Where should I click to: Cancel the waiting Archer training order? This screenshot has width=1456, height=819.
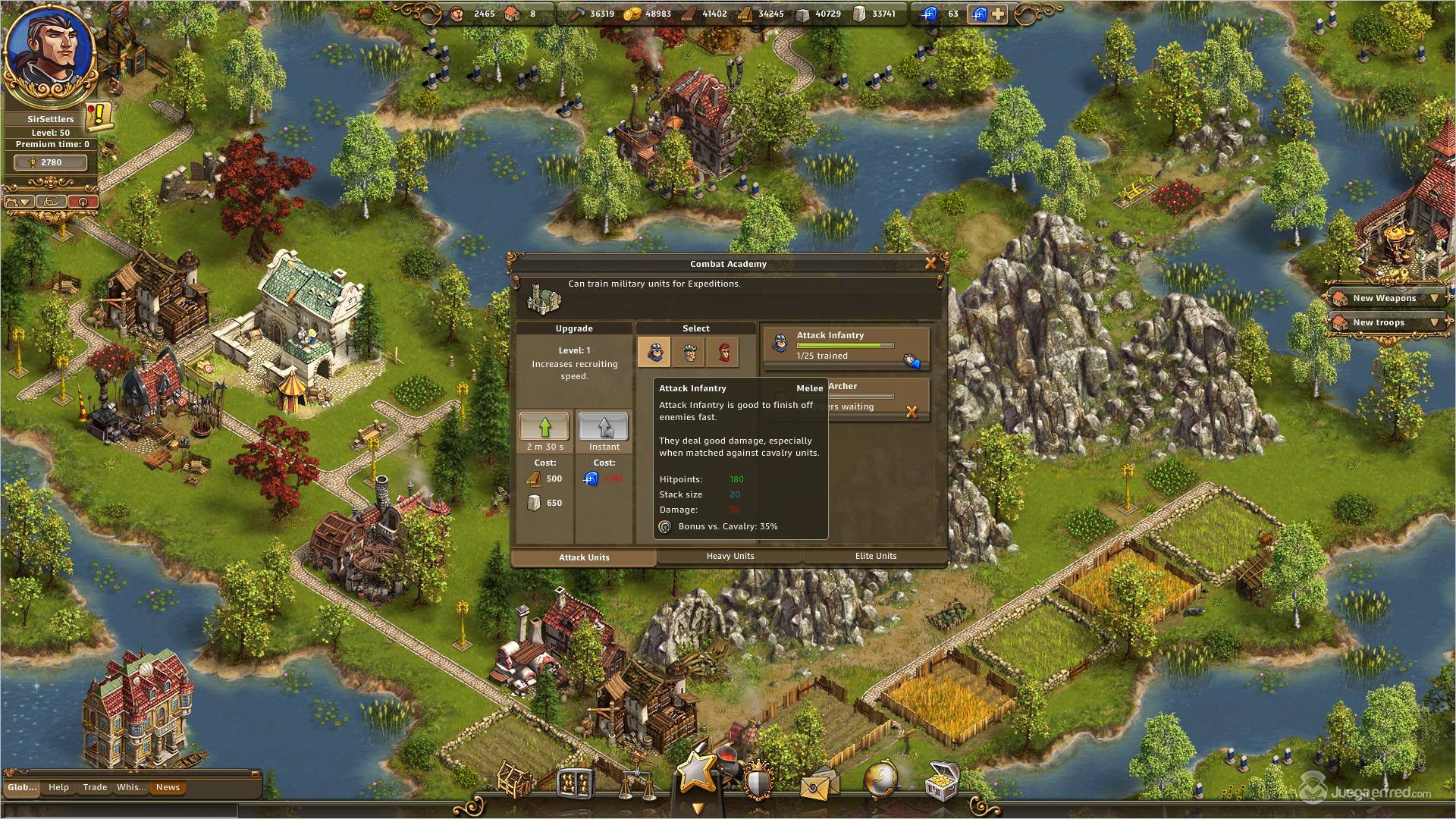click(x=912, y=411)
